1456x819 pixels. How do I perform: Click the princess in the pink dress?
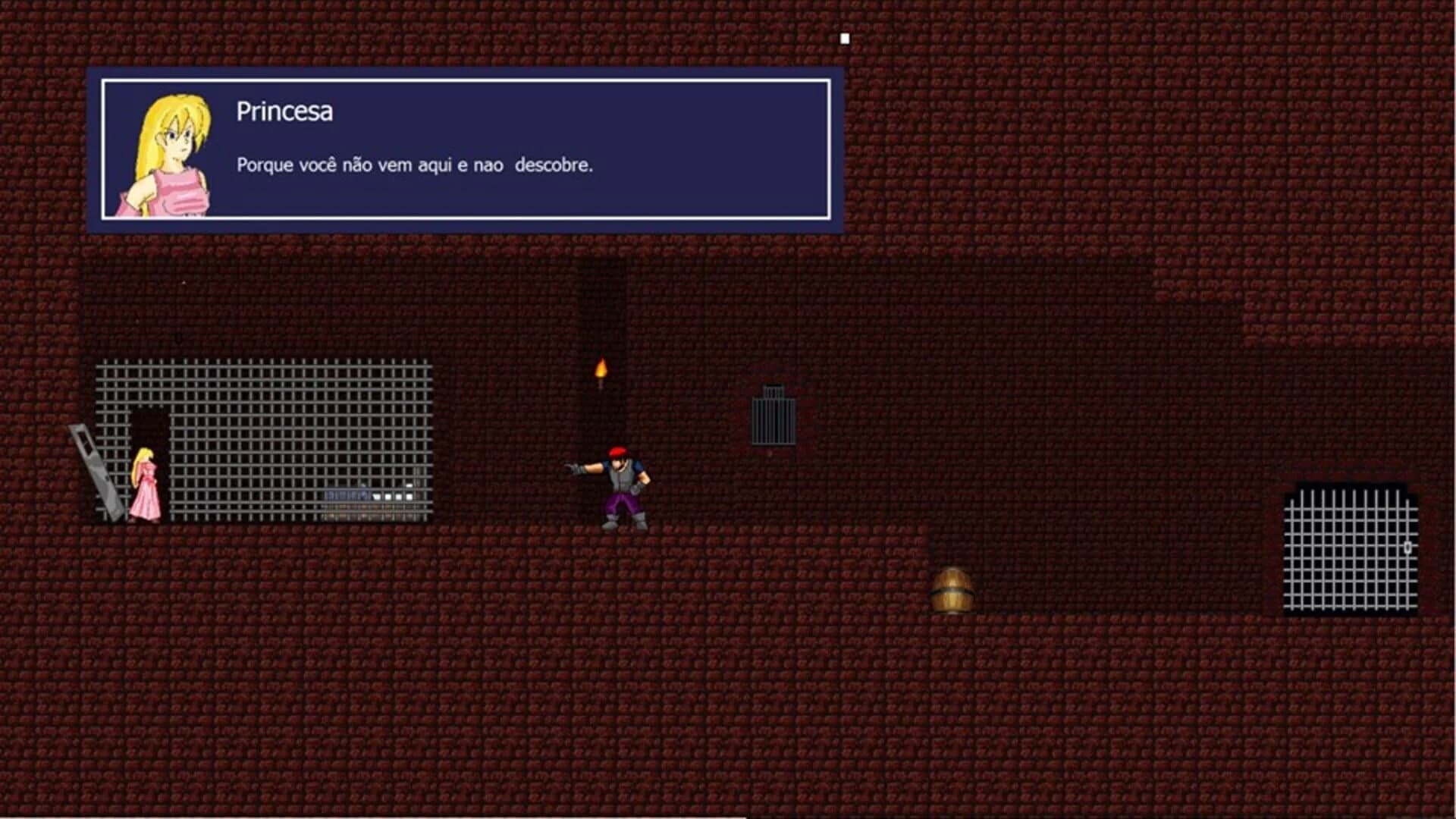click(x=145, y=485)
